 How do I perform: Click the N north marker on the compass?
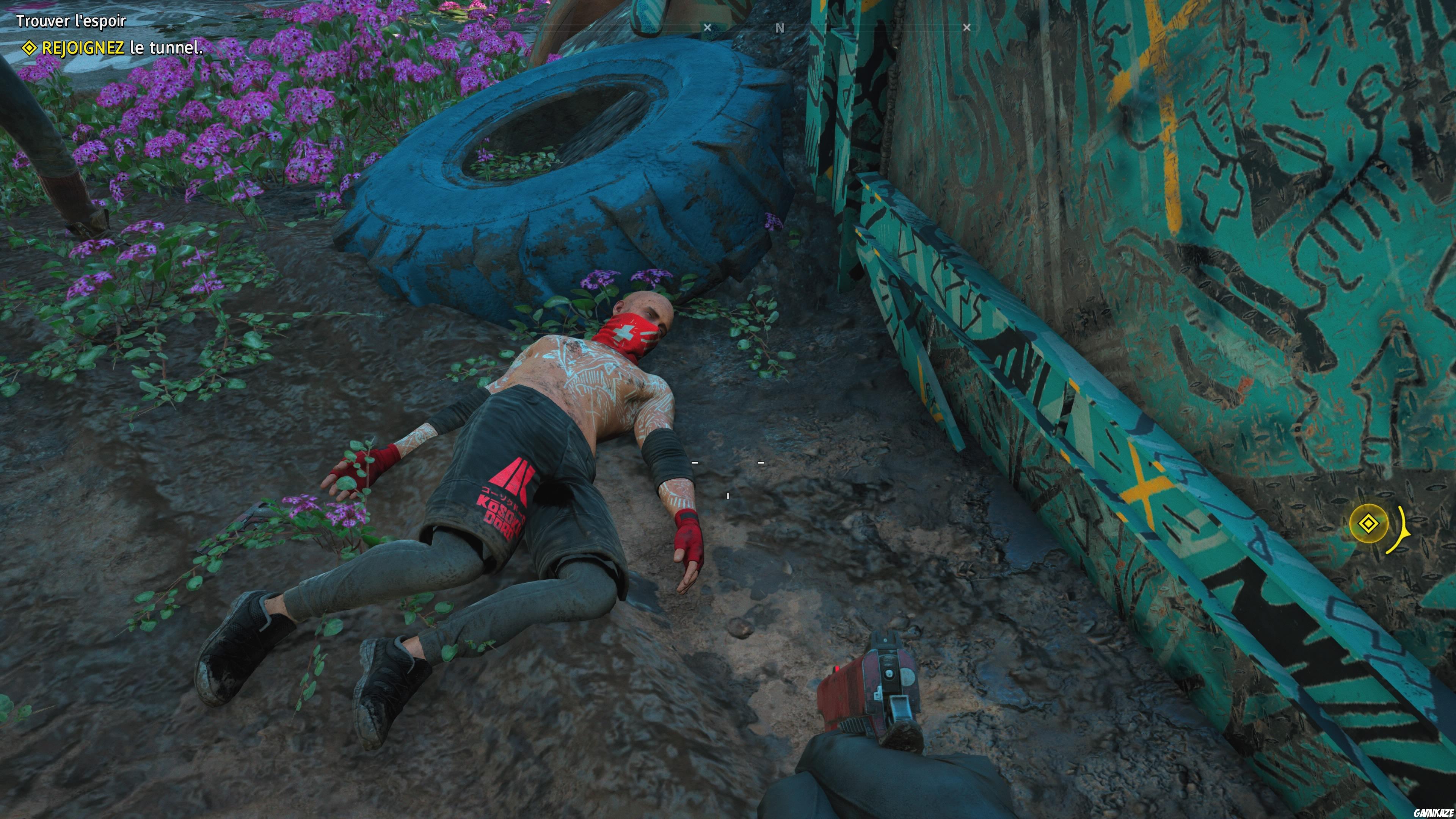click(x=781, y=27)
